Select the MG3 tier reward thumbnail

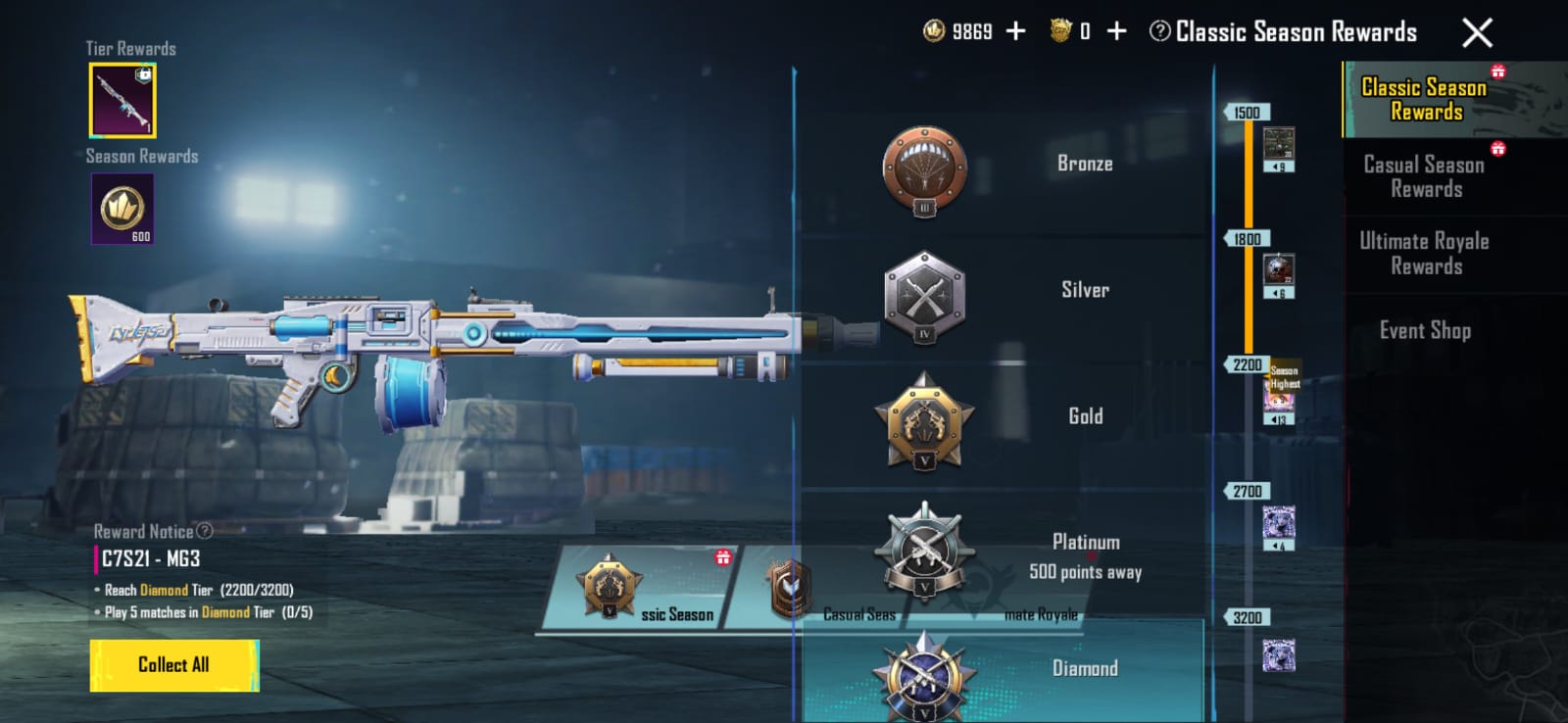click(122, 101)
